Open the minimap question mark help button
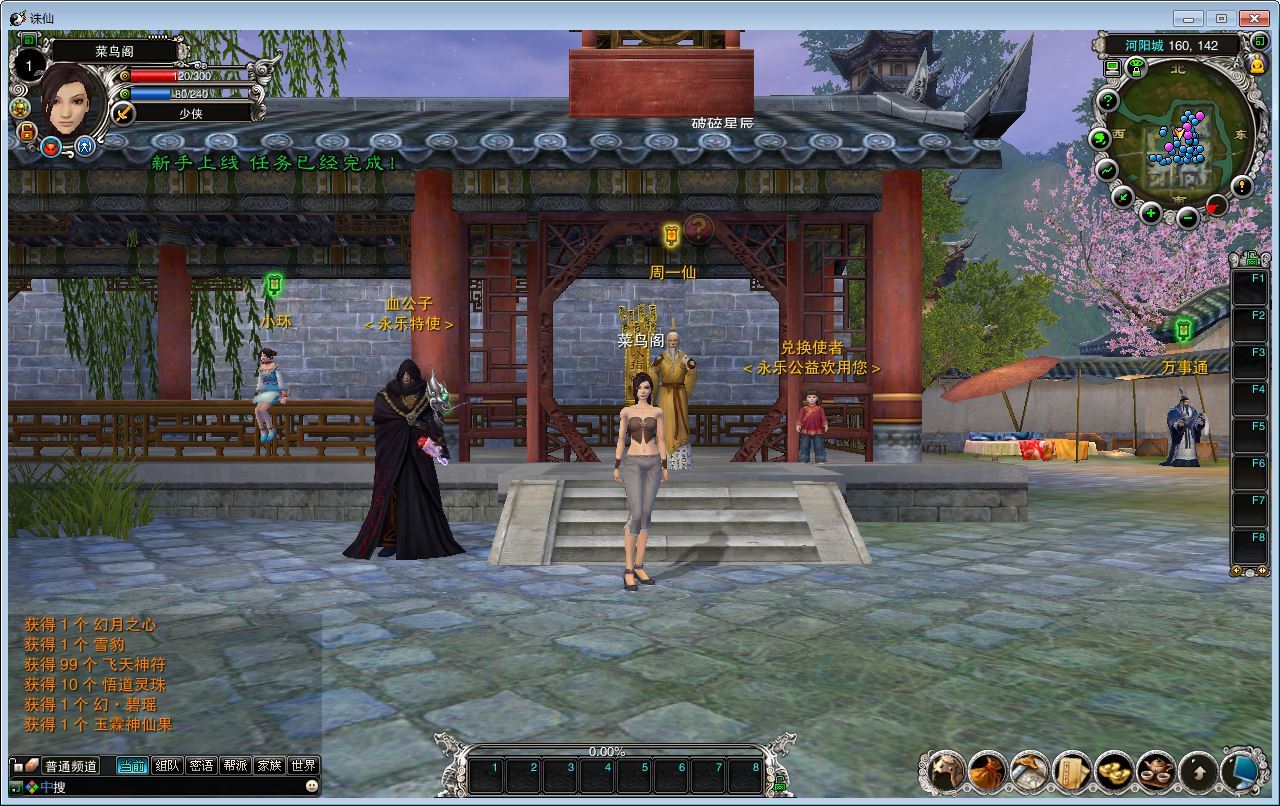The height and width of the screenshot is (806, 1280). click(x=1107, y=100)
